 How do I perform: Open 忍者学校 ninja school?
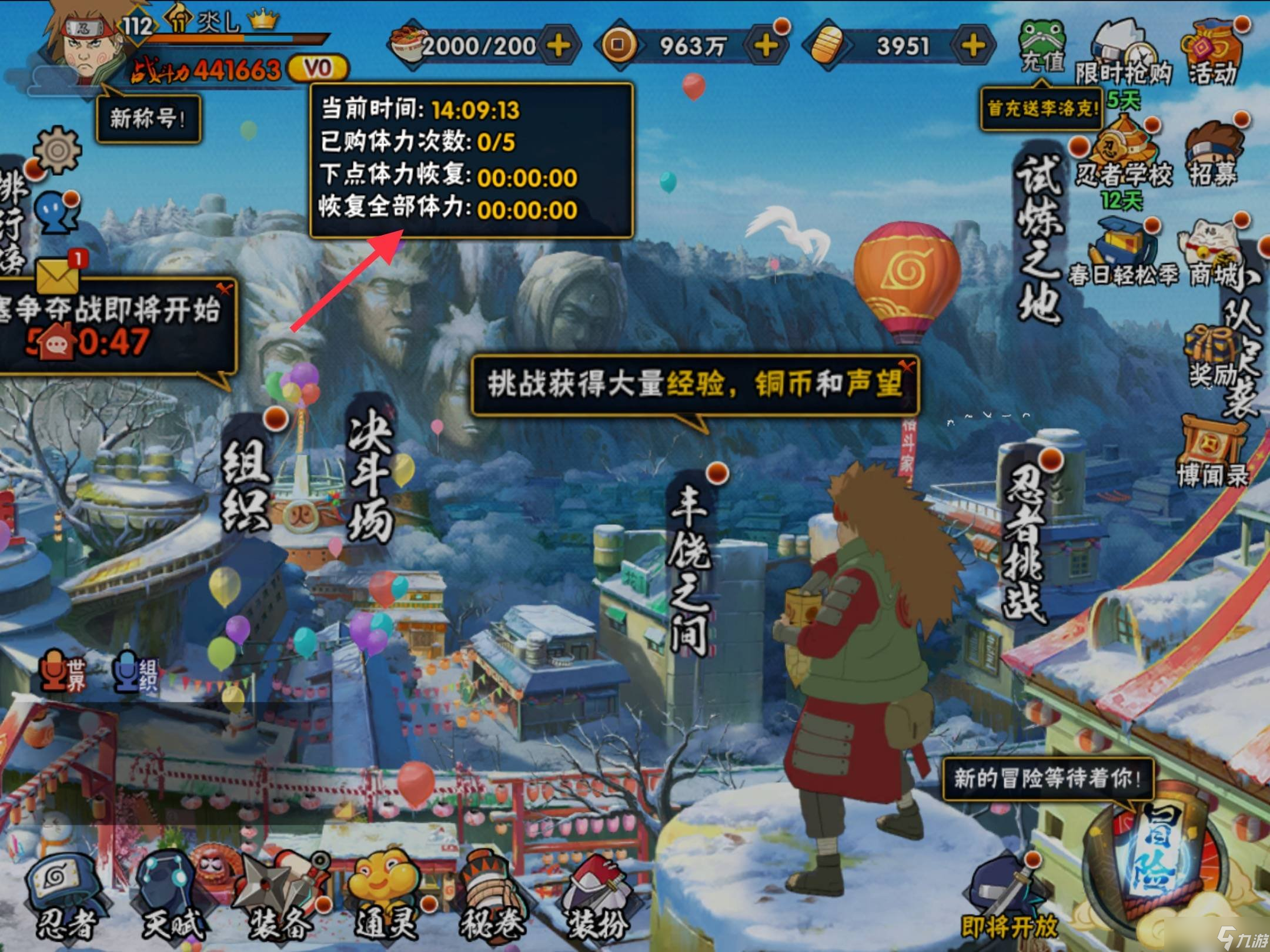pos(1123,154)
